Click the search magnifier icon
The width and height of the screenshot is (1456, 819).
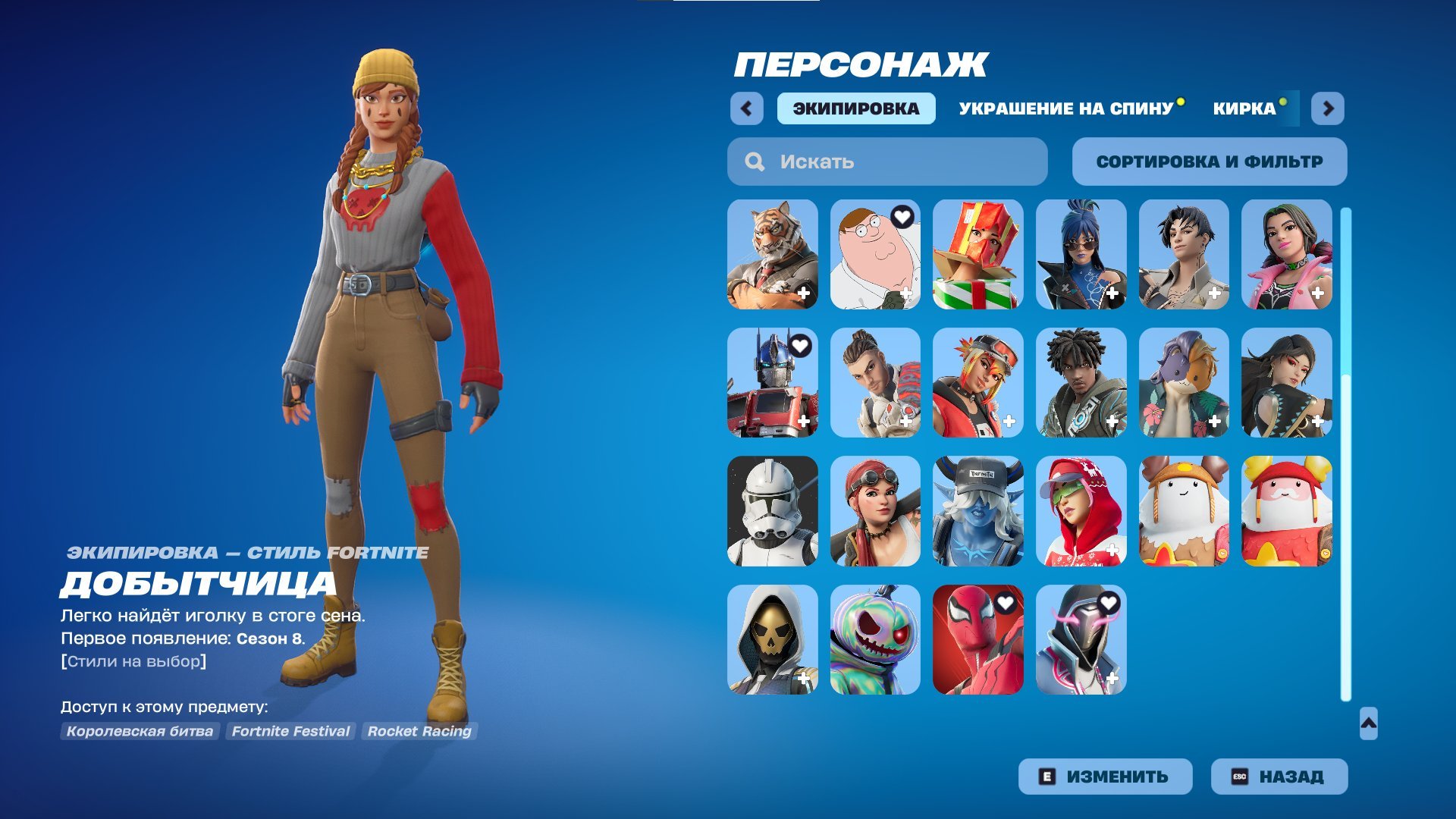point(755,161)
